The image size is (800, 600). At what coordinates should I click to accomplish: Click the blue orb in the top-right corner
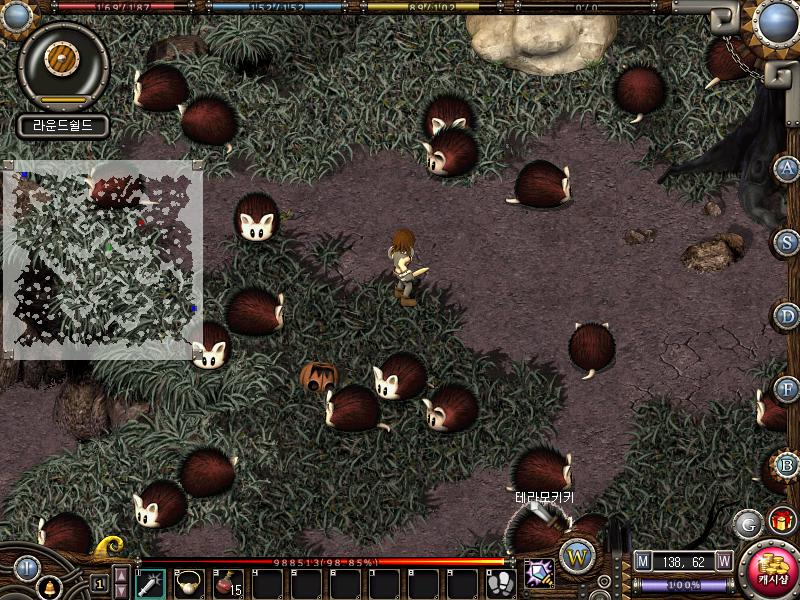[x=776, y=21]
